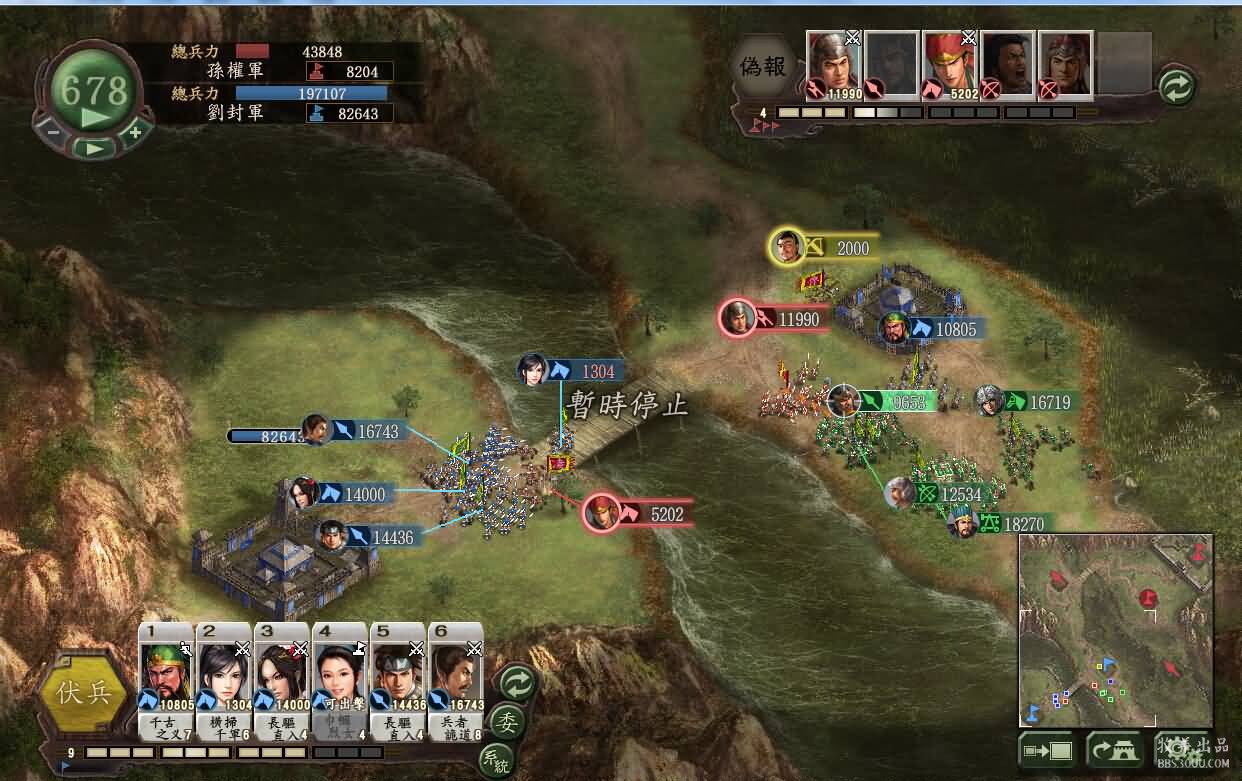The image size is (1242, 781).
Task: Toggle the minimap size button
Action: [1046, 748]
